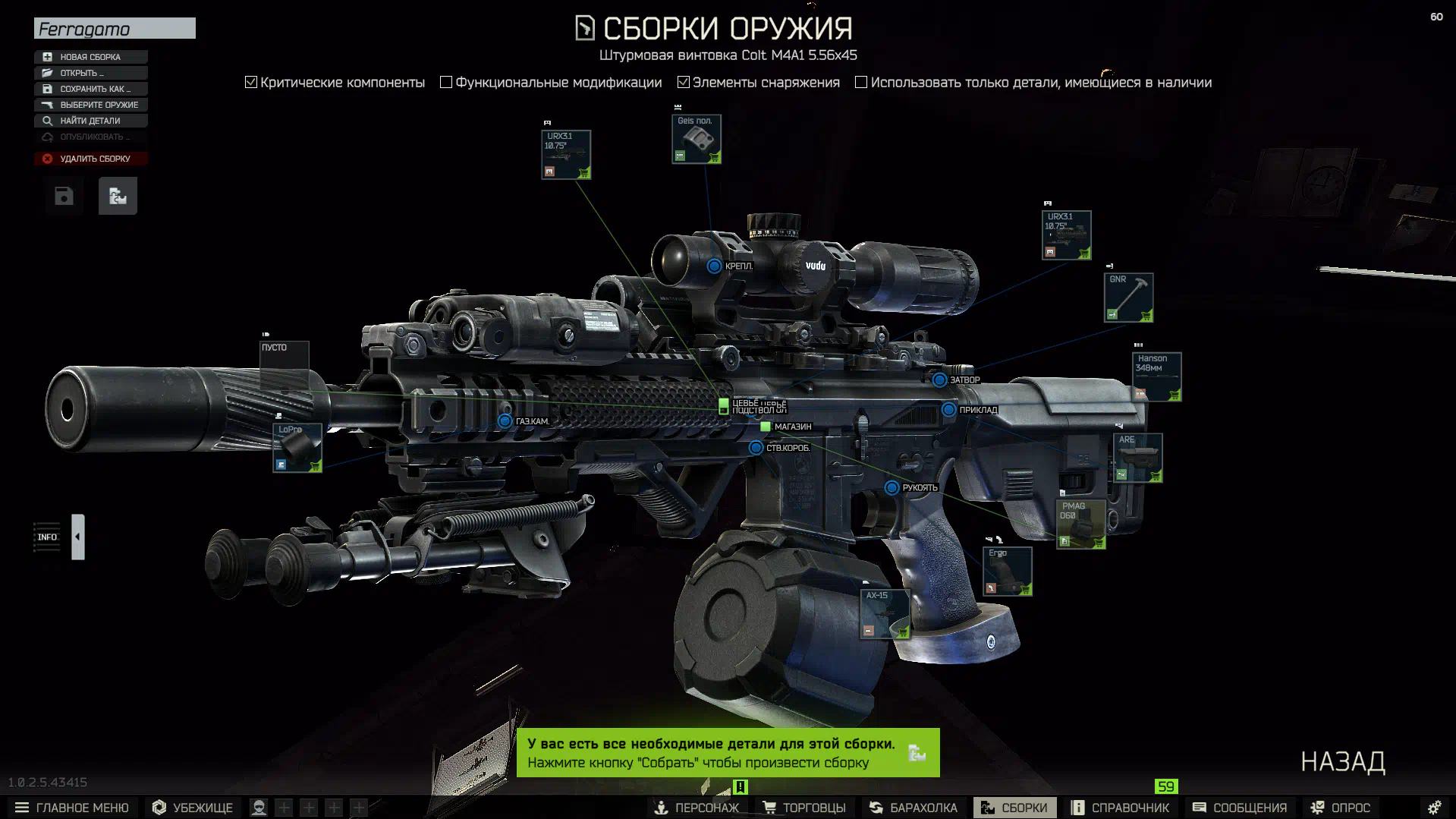Open the PMAG D60 magazine slot
Screen dimensions: 1456x819
pyautogui.click(x=1080, y=524)
